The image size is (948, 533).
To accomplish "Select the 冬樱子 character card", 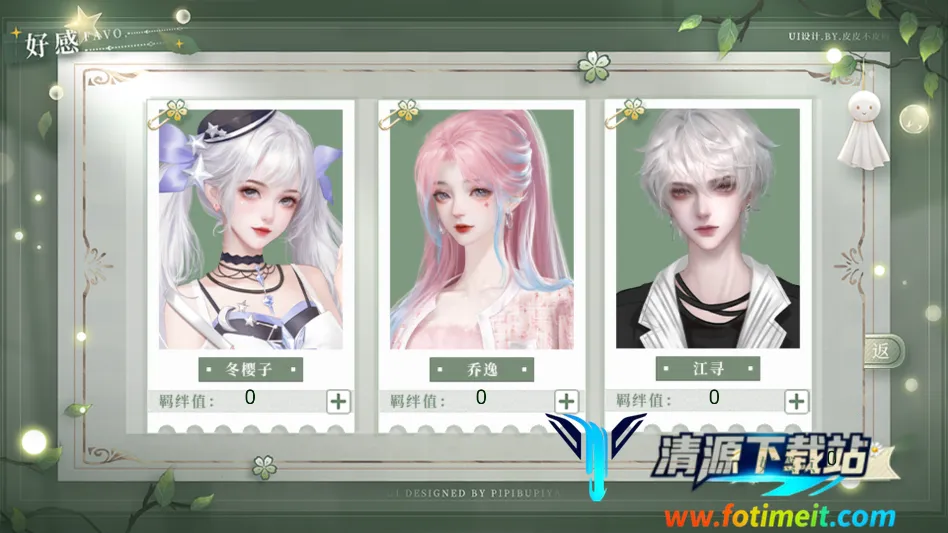I will click(x=250, y=228).
